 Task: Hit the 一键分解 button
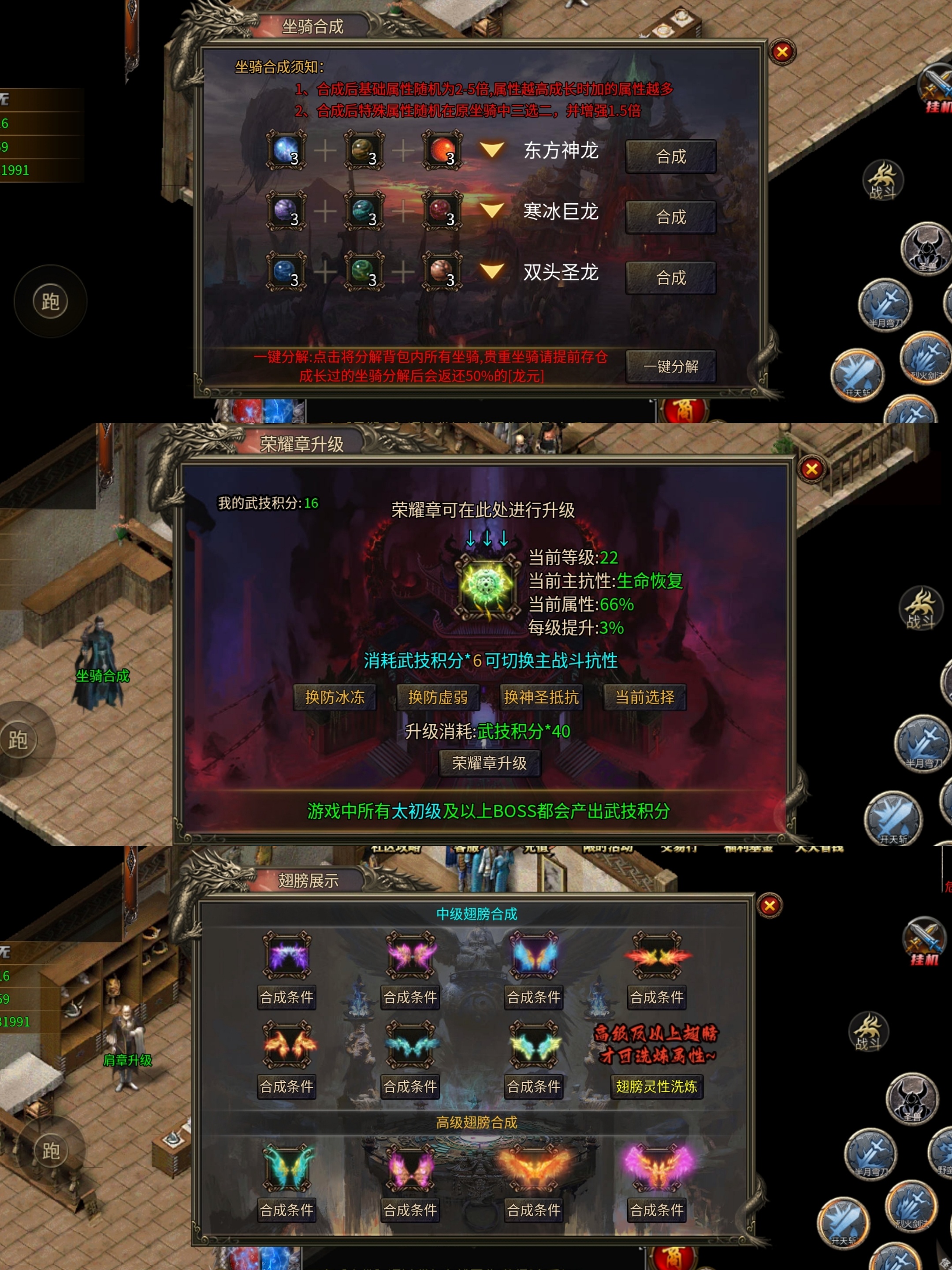click(670, 366)
